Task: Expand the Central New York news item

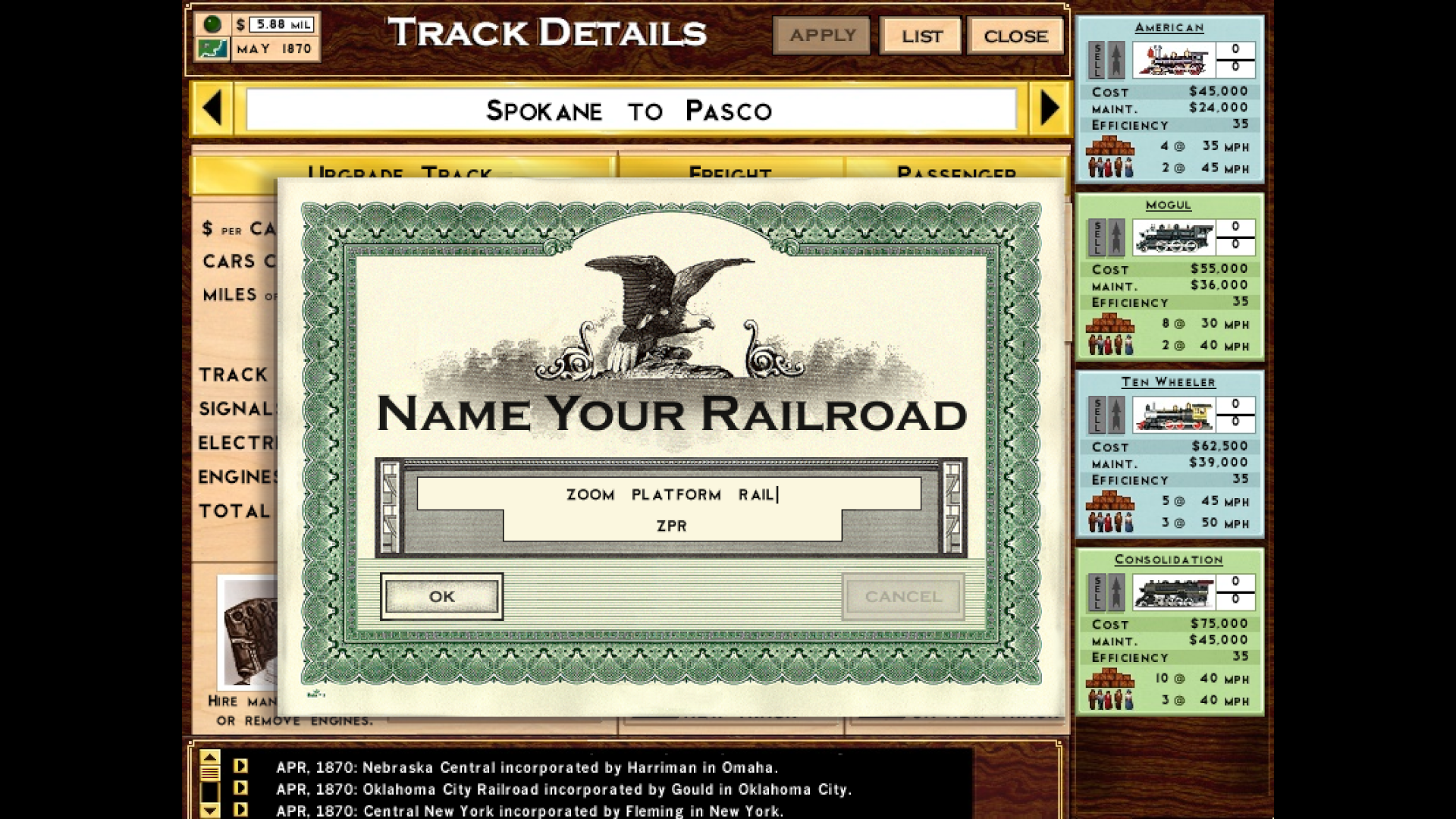Action: 240,810
